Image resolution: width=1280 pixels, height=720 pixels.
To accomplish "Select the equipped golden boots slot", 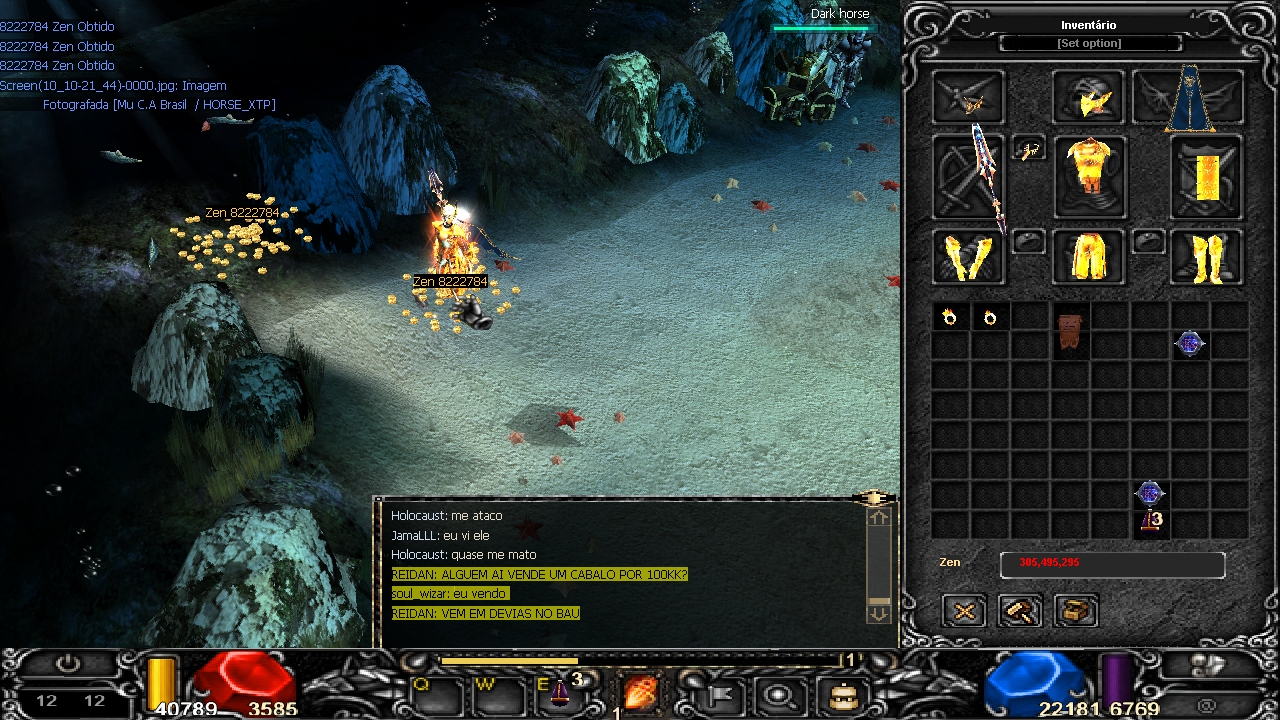I will [1207, 257].
